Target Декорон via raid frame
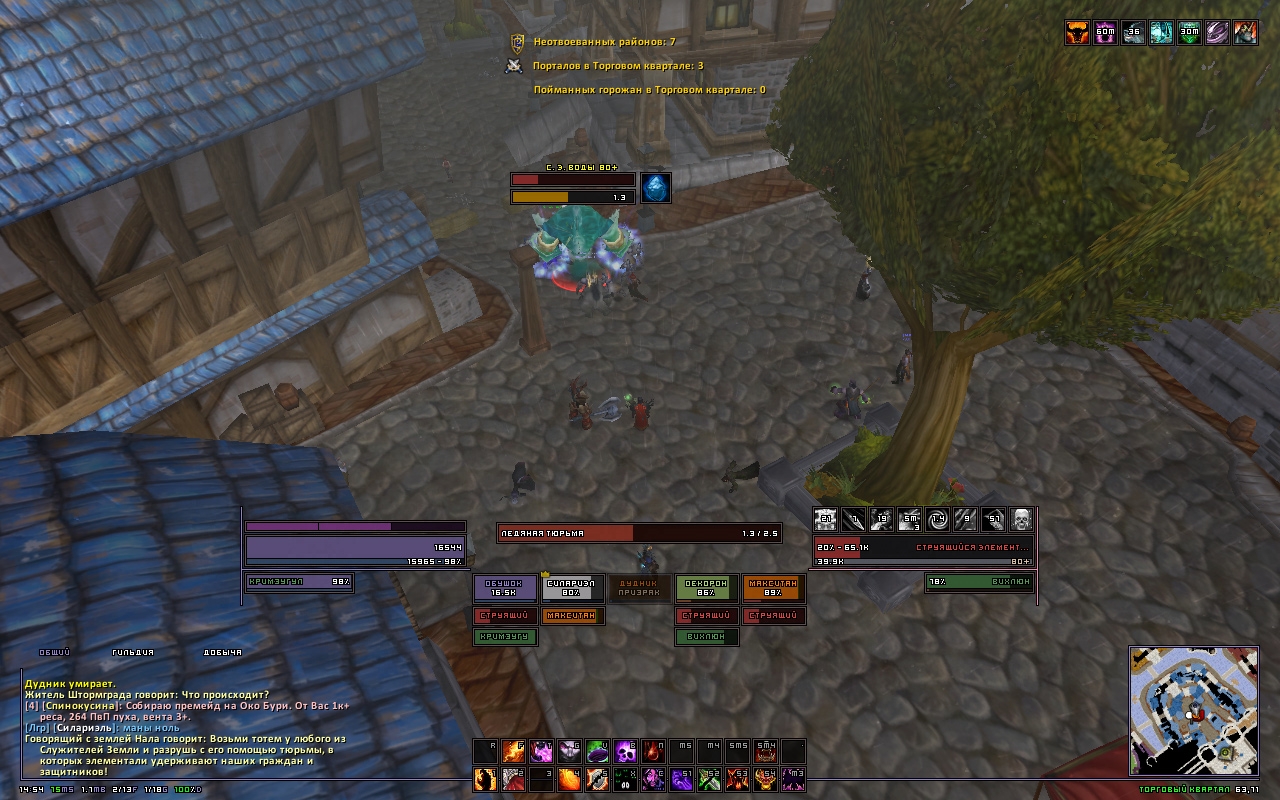The height and width of the screenshot is (800, 1280). 707,589
